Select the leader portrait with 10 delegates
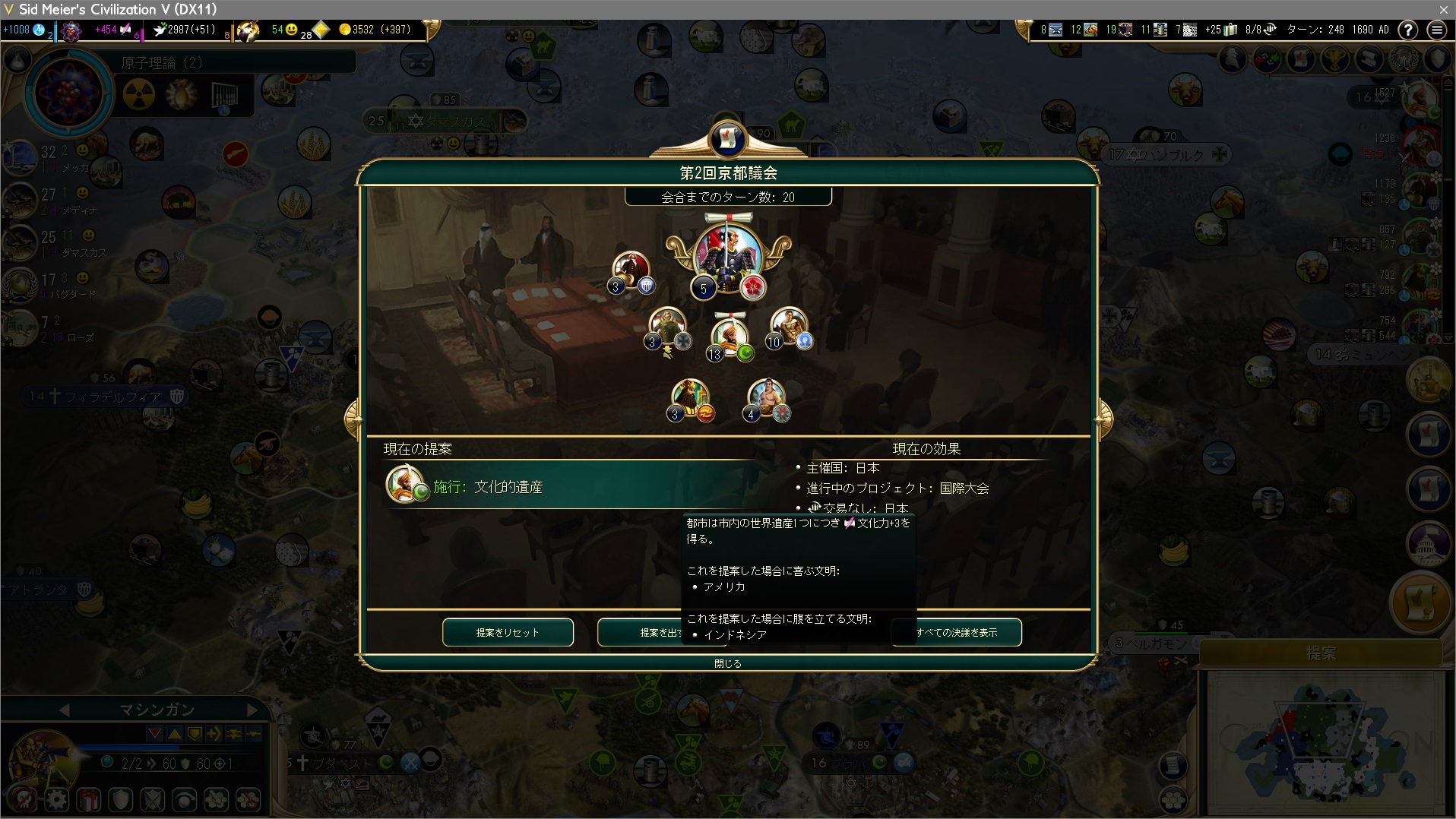Viewport: 1456px width, 819px height. pyautogui.click(x=789, y=327)
